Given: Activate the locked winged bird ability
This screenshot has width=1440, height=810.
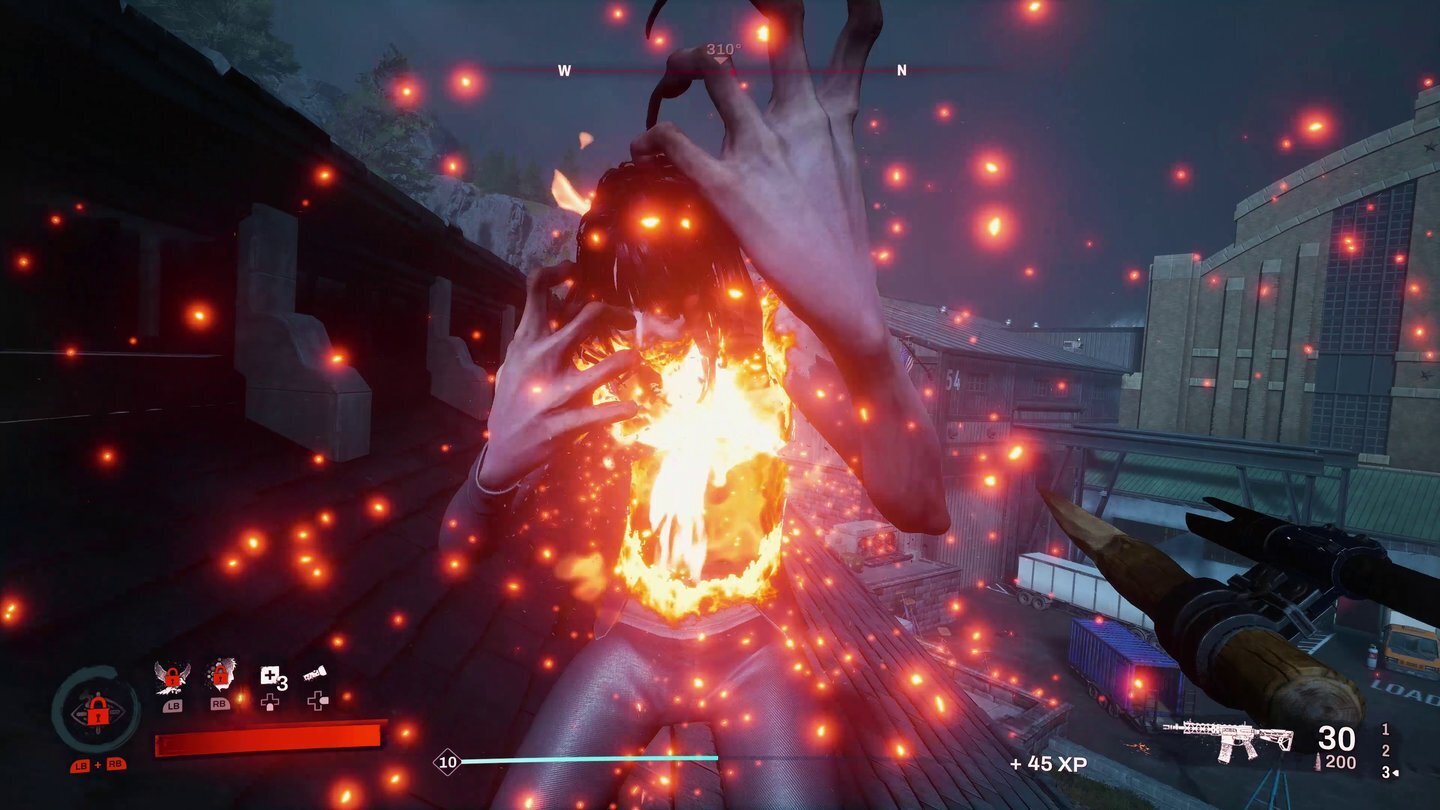Looking at the screenshot, I should pos(173,677).
